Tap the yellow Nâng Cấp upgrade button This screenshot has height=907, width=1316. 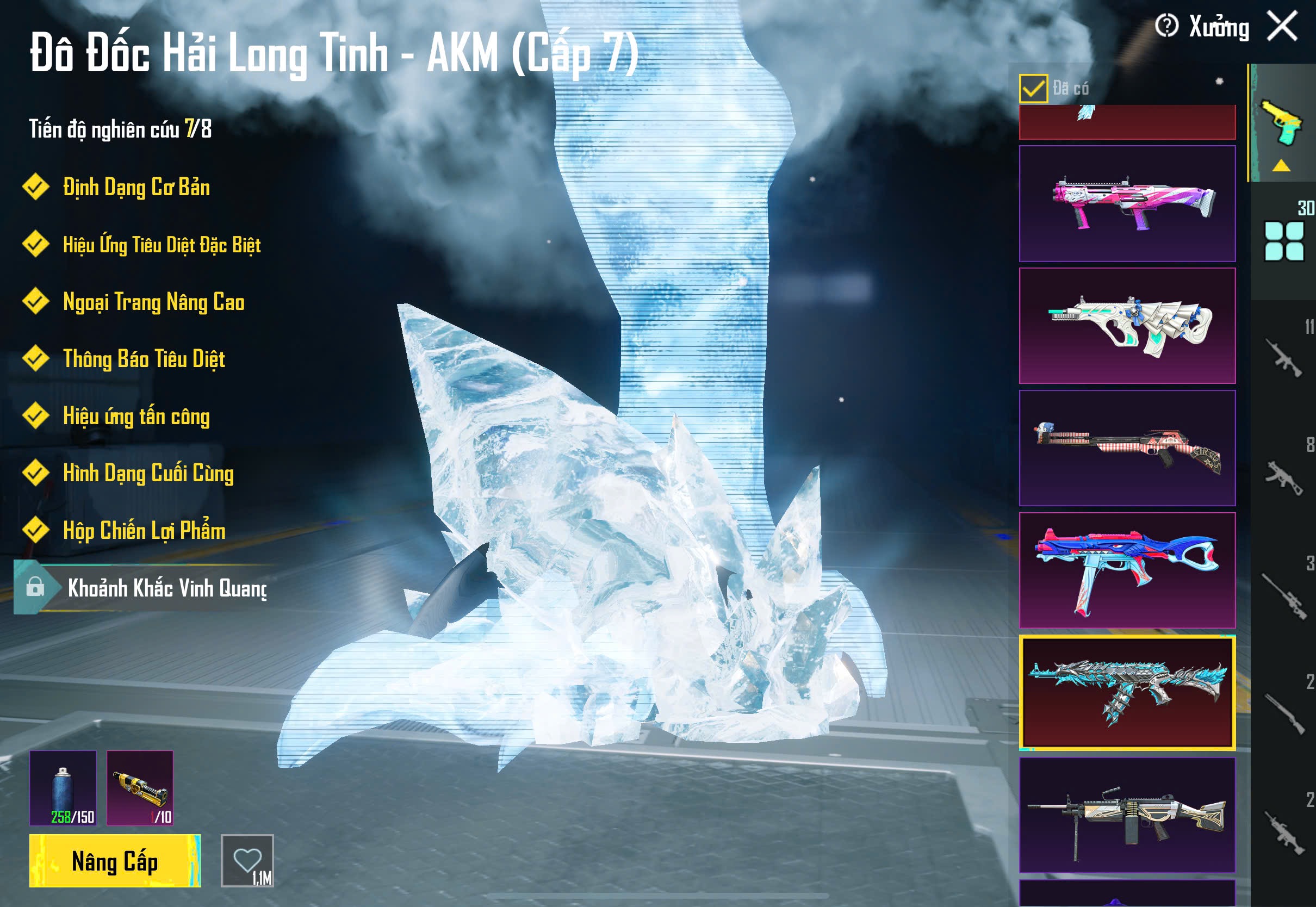(x=115, y=860)
